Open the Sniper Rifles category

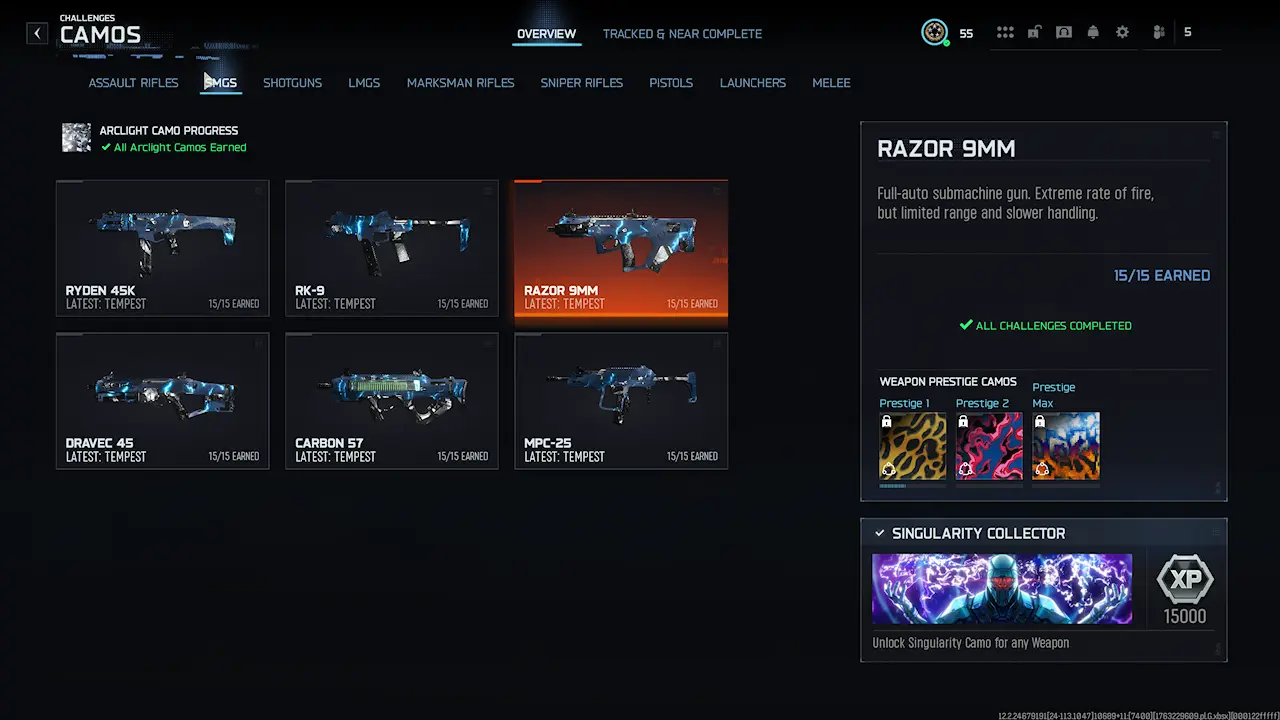coord(581,83)
